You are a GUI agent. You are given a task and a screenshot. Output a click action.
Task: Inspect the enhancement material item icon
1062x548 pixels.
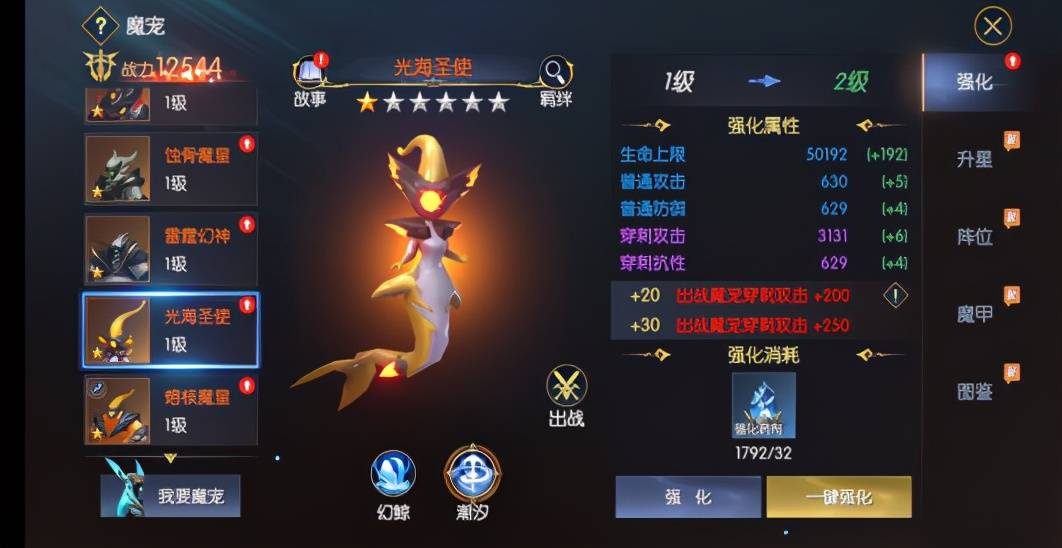[763, 406]
